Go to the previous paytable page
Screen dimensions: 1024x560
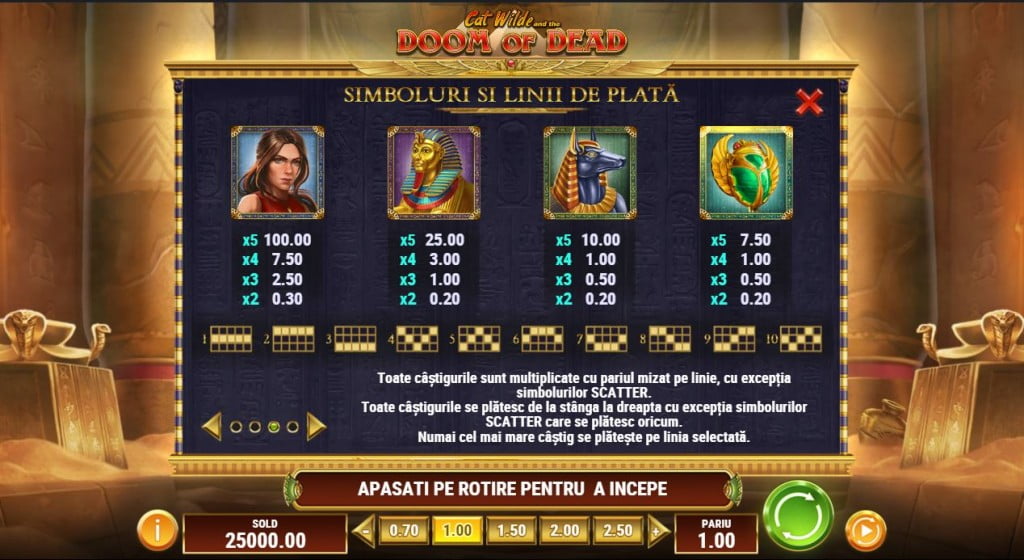coord(212,426)
